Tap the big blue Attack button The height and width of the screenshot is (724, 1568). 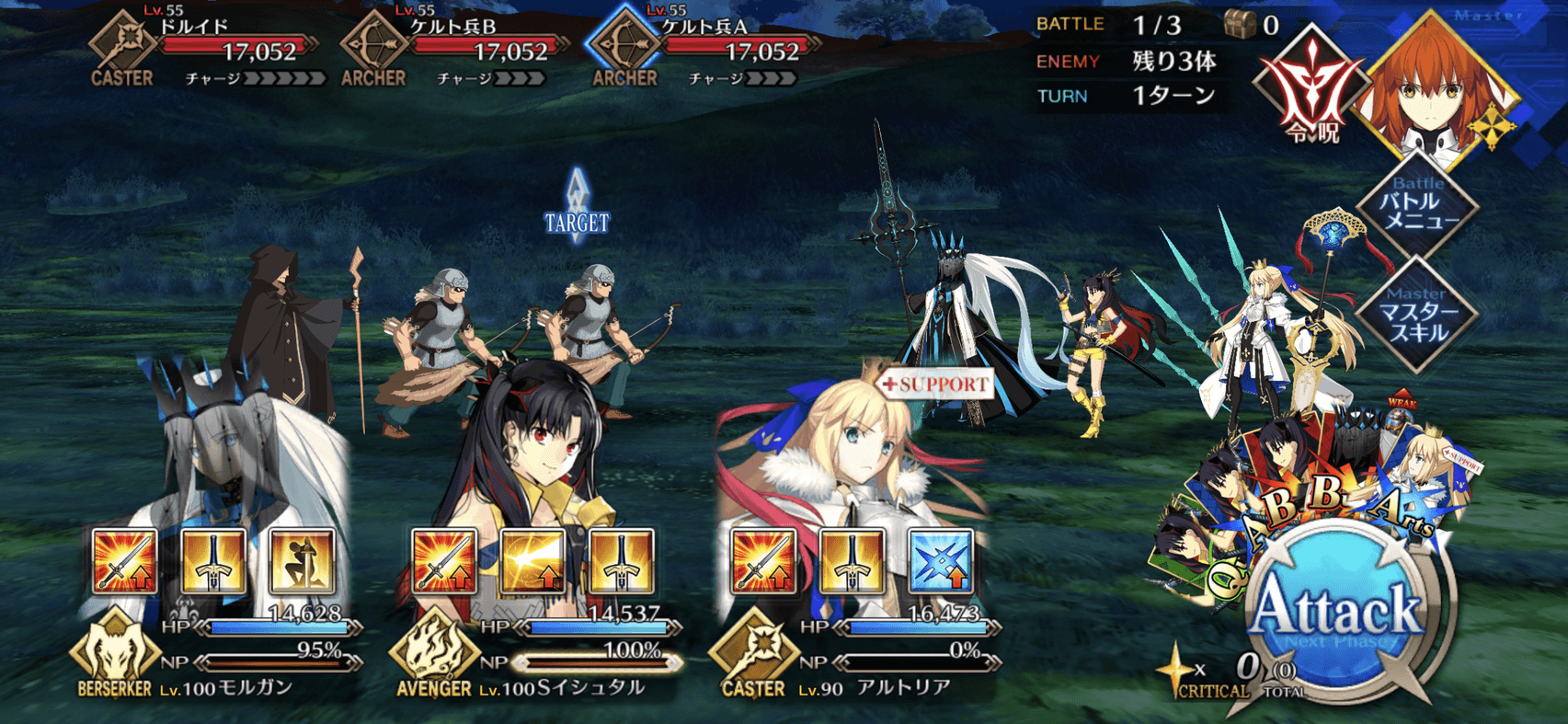click(1338, 612)
